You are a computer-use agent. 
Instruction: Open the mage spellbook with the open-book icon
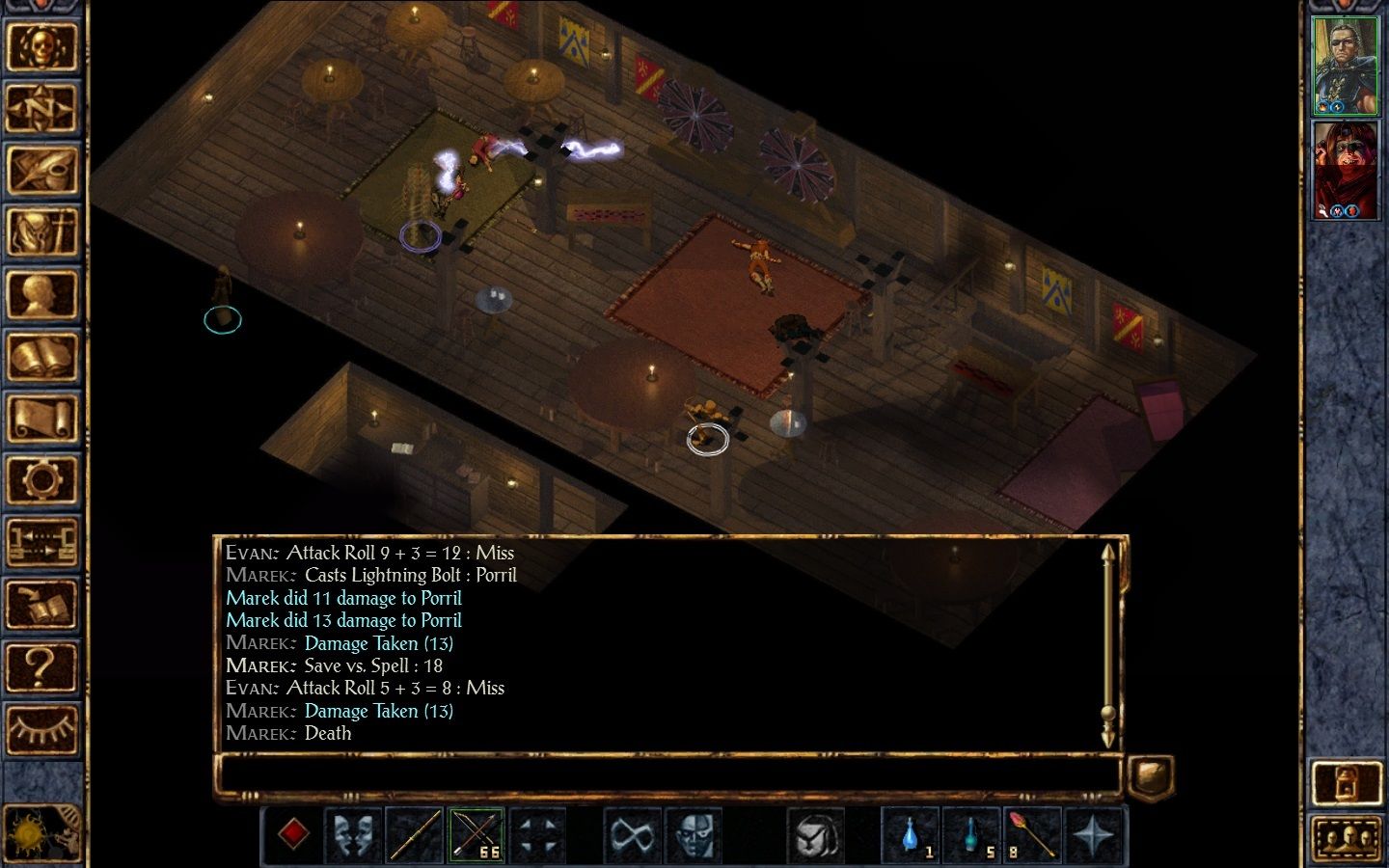pos(41,357)
